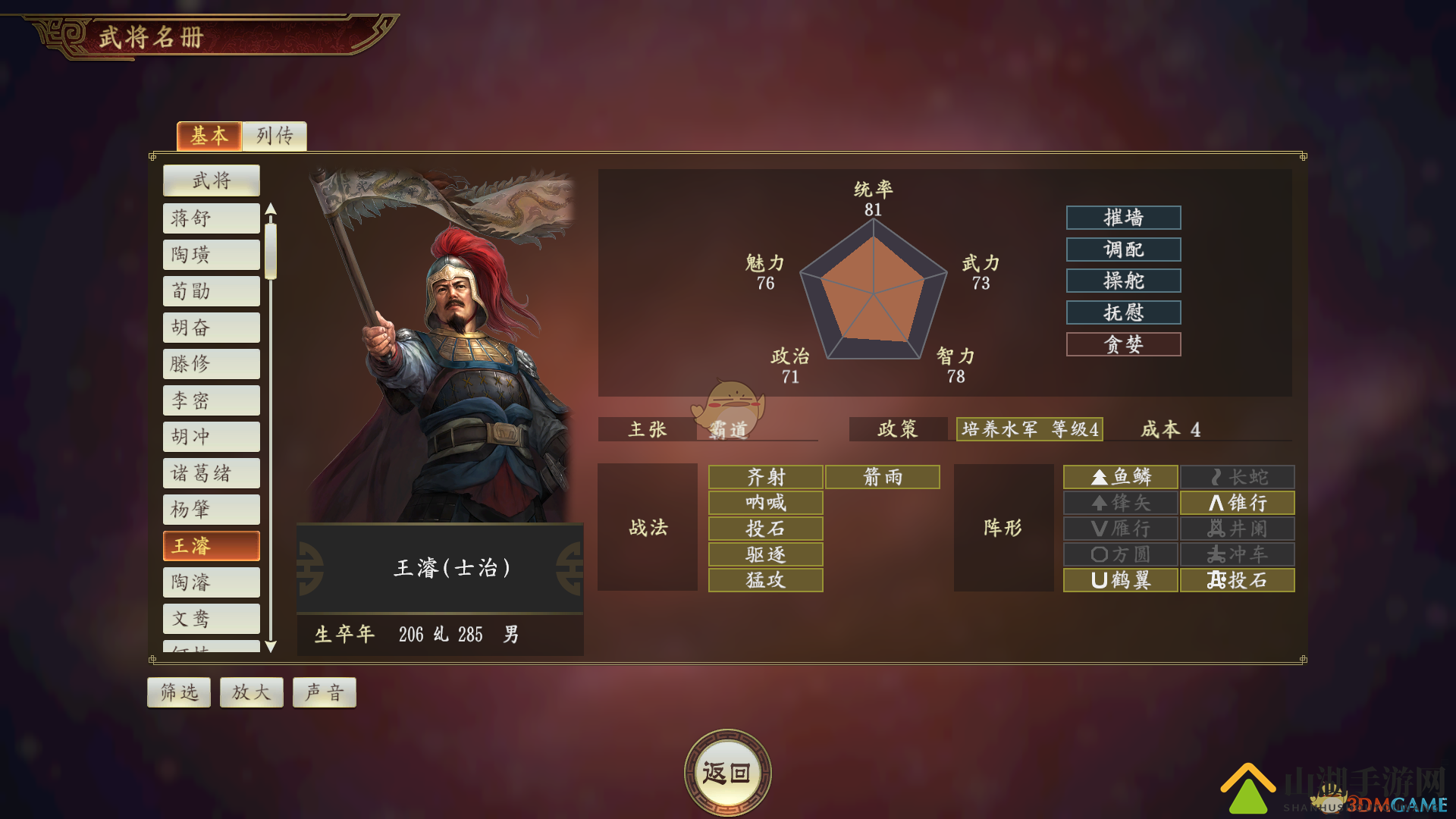The width and height of the screenshot is (1456, 819).
Task: Select the 鱼鳞 (Fish Scale) formation icon
Action: 1119,476
